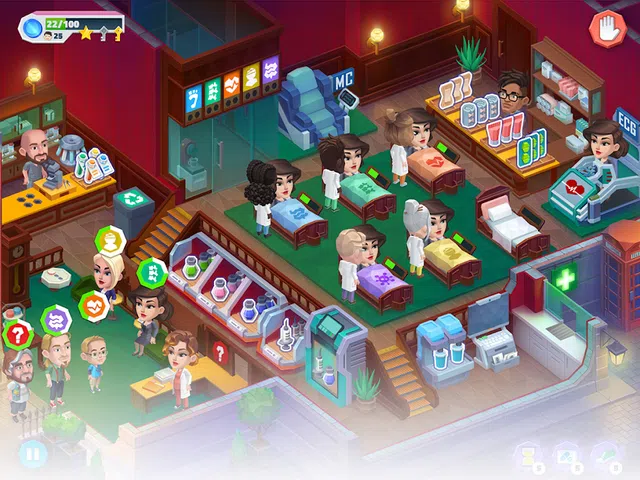This screenshot has width=640, height=480.
Task: Select the purple waves patient request bubble
Action: coord(56,319)
